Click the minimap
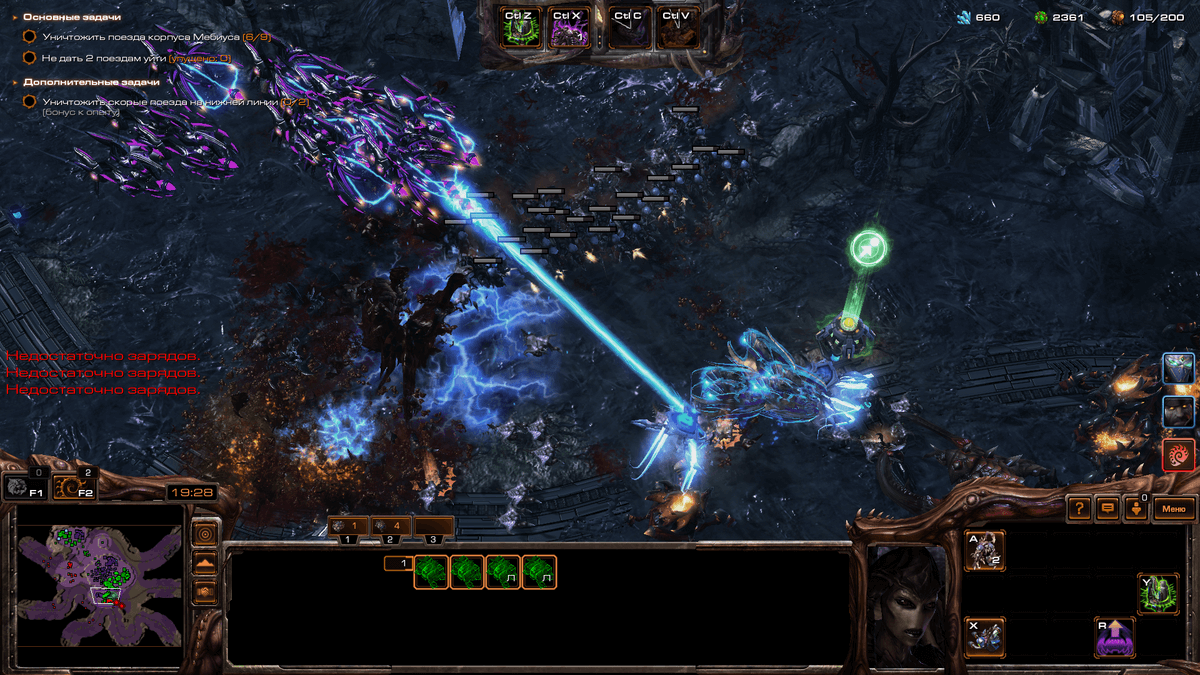Image resolution: width=1200 pixels, height=675 pixels. (x=101, y=579)
